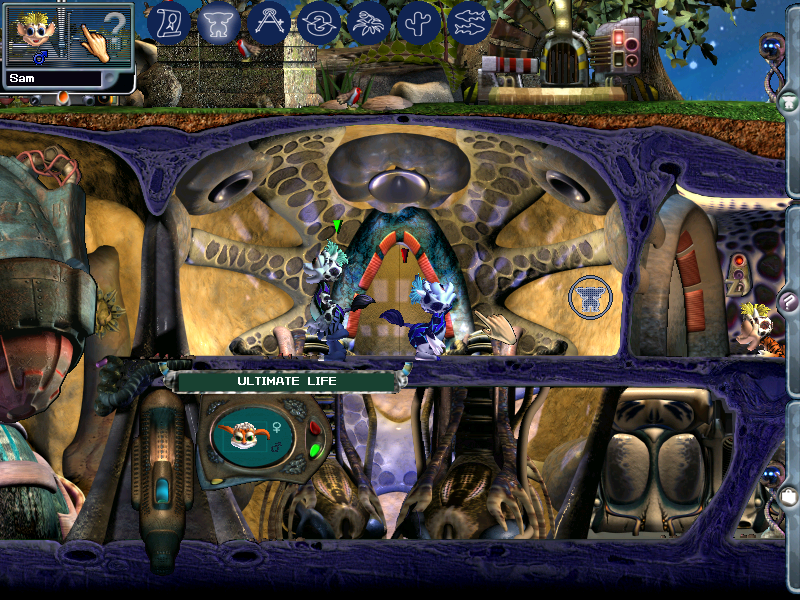Click the Sam name field
800x600 pixels.
click(55, 77)
